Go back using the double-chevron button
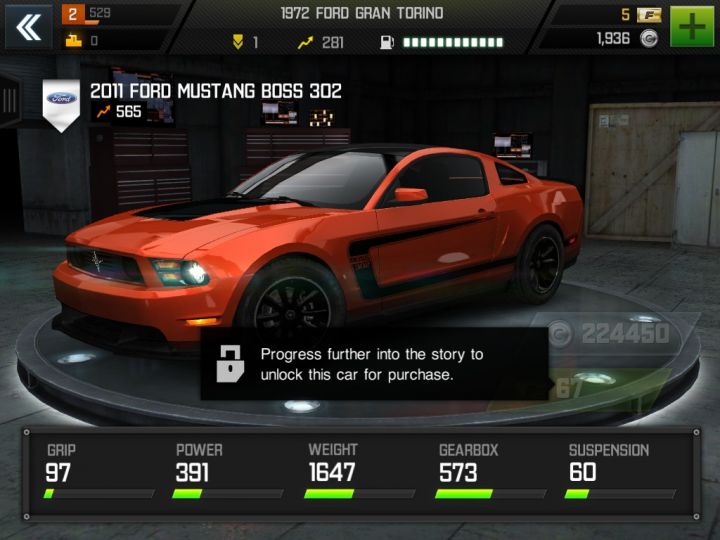Screen dimensions: 720x540 [x=29, y=26]
